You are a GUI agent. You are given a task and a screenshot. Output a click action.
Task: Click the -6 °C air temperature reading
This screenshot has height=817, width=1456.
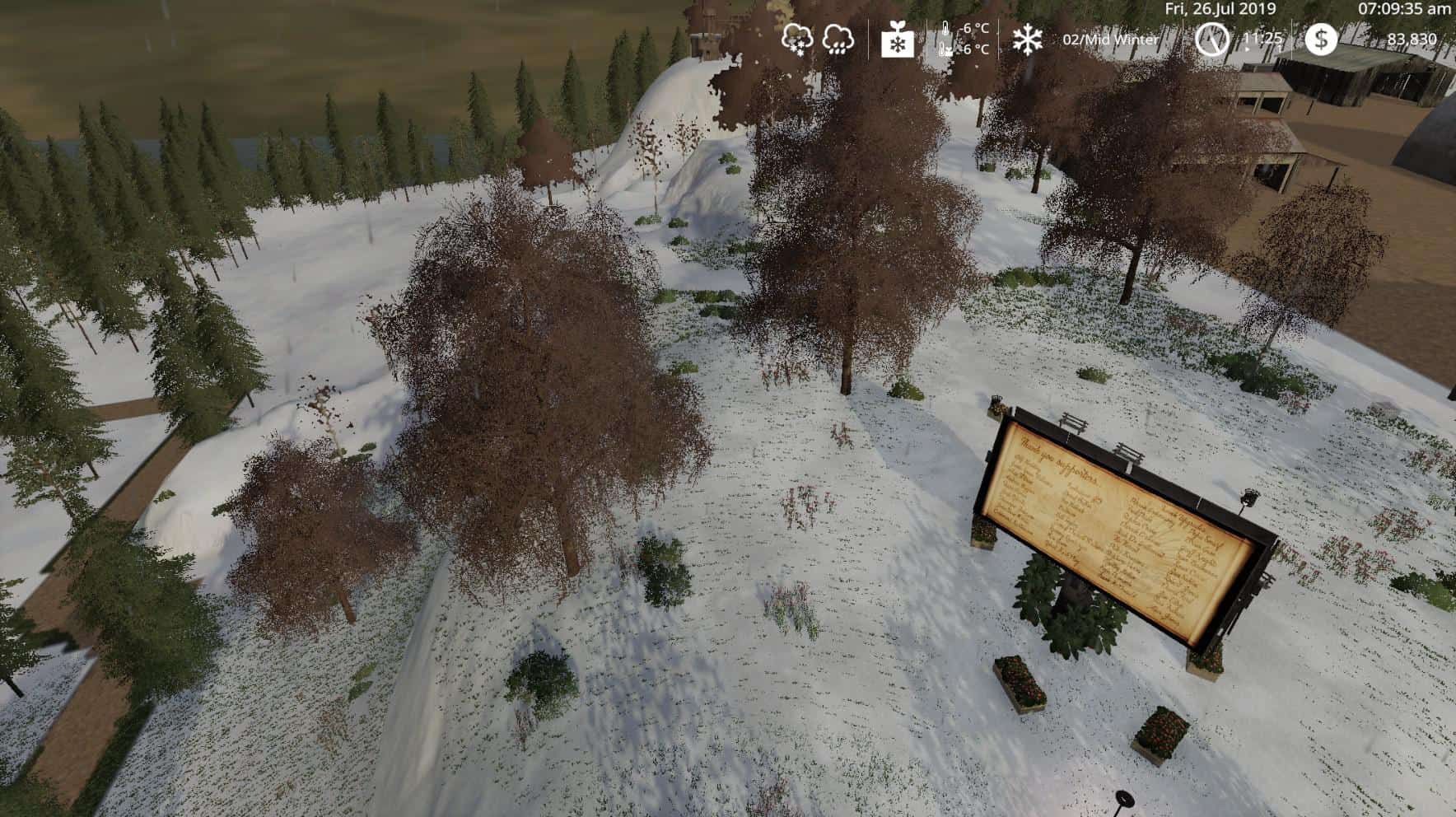tap(973, 28)
